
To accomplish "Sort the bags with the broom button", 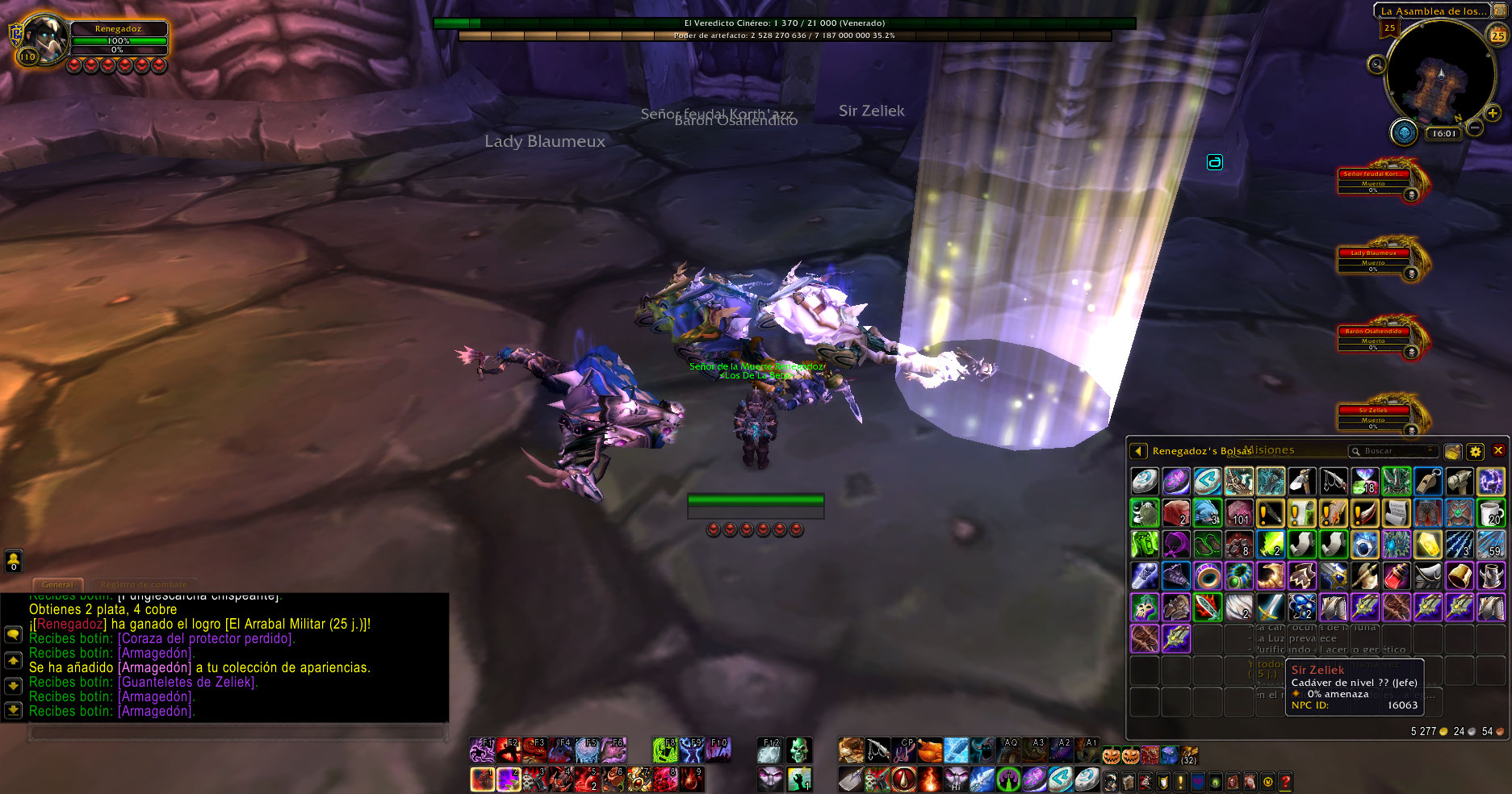I will [1453, 452].
